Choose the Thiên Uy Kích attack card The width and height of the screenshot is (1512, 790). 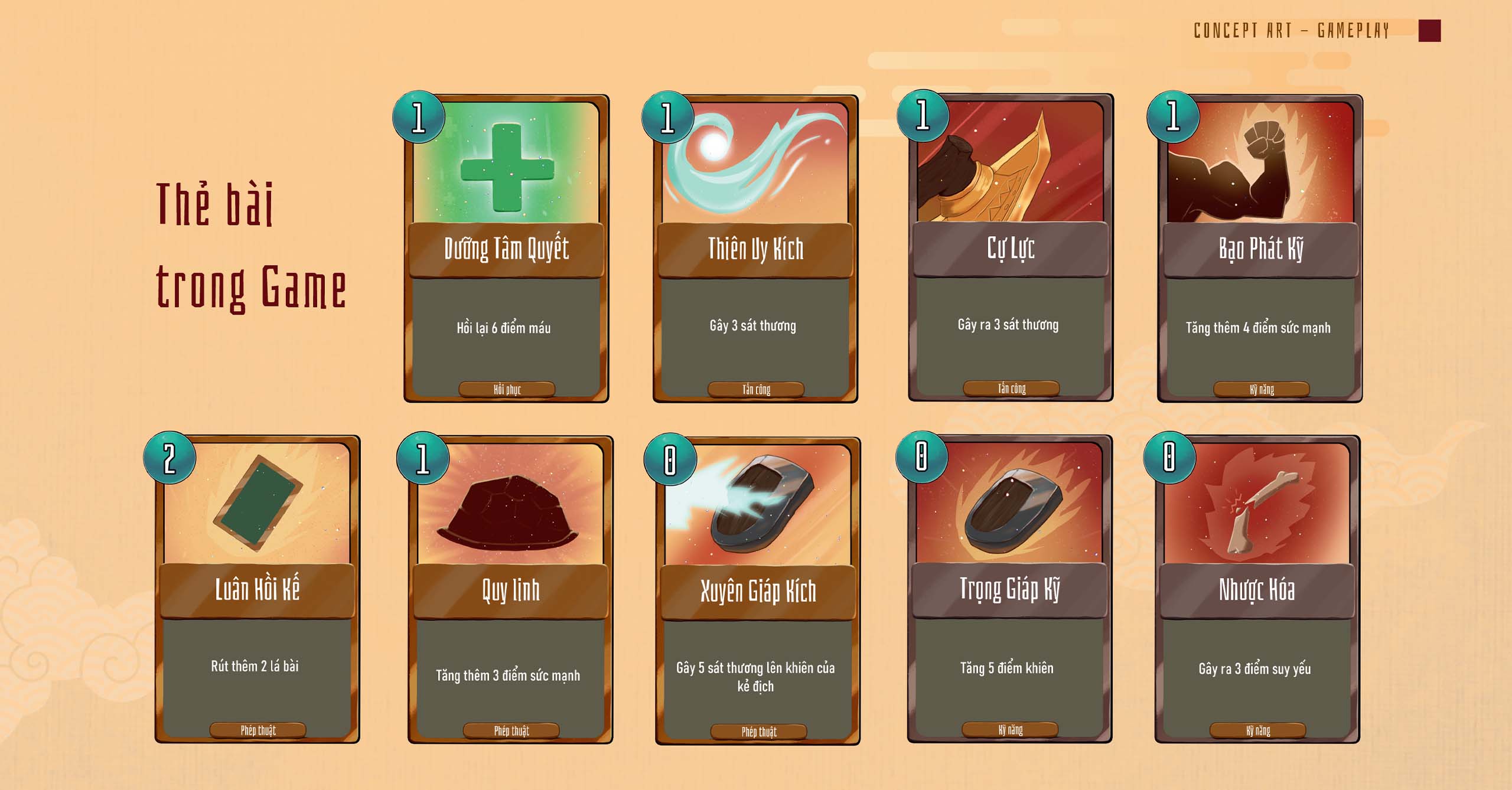755,249
